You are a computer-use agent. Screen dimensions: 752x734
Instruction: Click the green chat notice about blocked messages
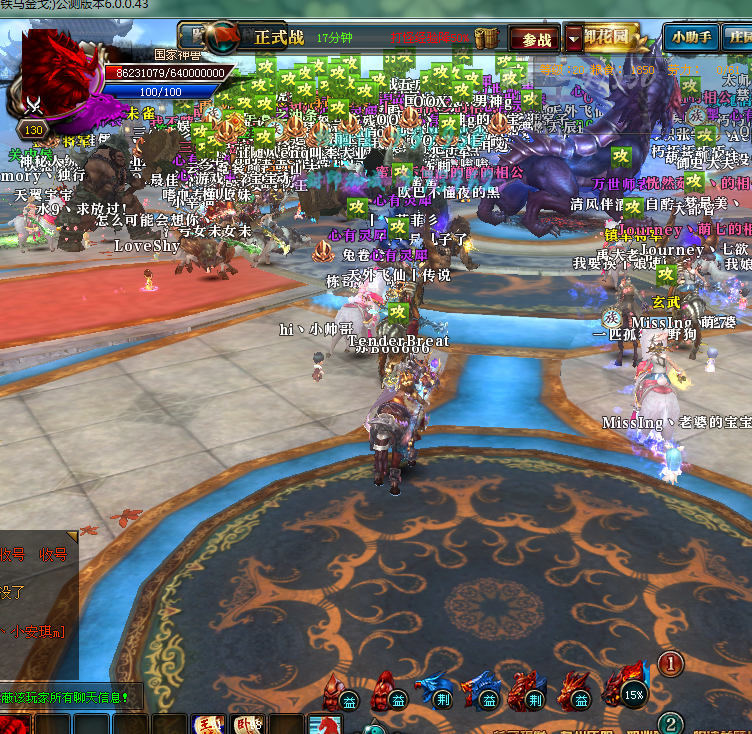[x=68, y=696]
